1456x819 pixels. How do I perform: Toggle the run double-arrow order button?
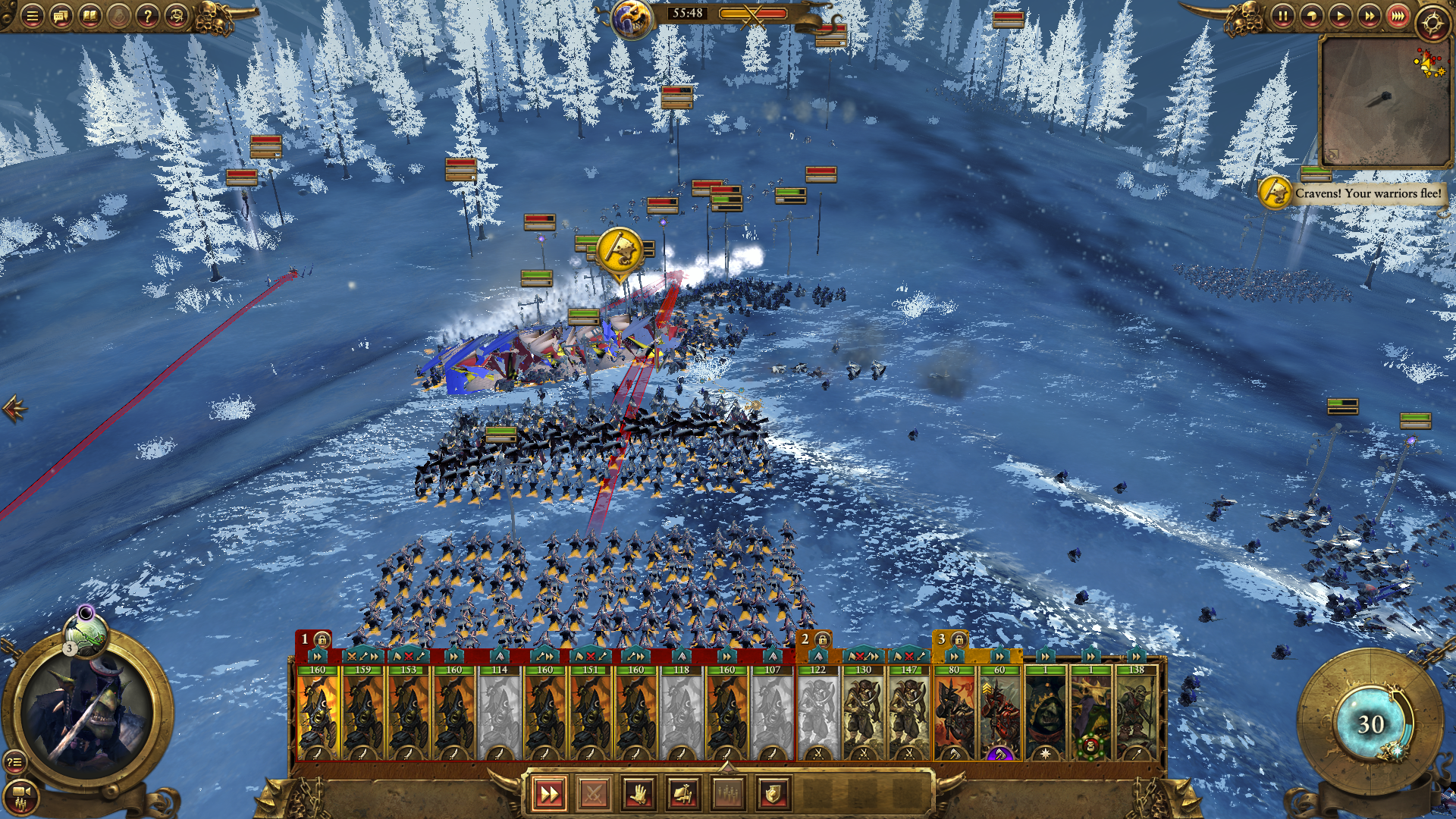(548, 794)
